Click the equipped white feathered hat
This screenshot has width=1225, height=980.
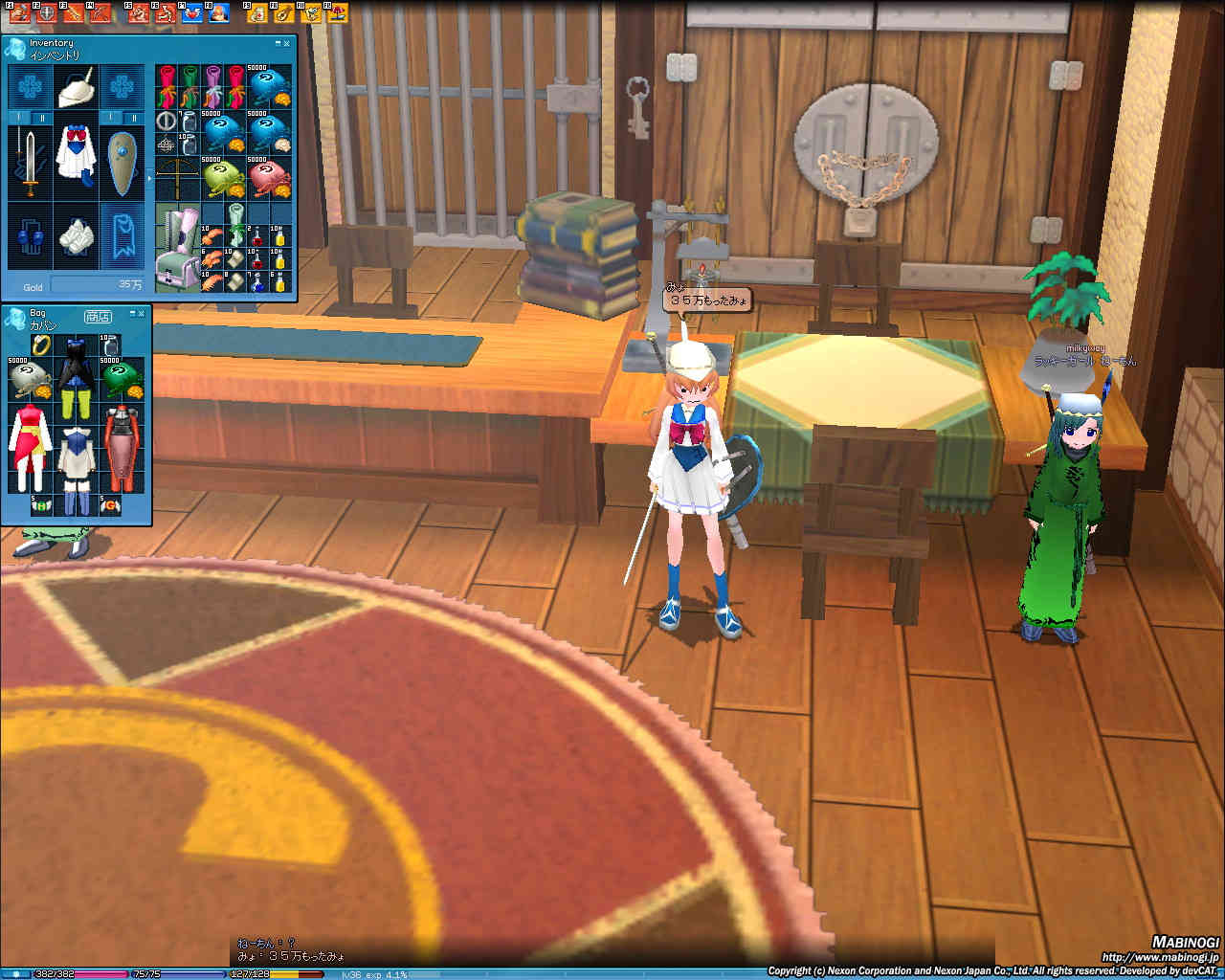coord(75,88)
